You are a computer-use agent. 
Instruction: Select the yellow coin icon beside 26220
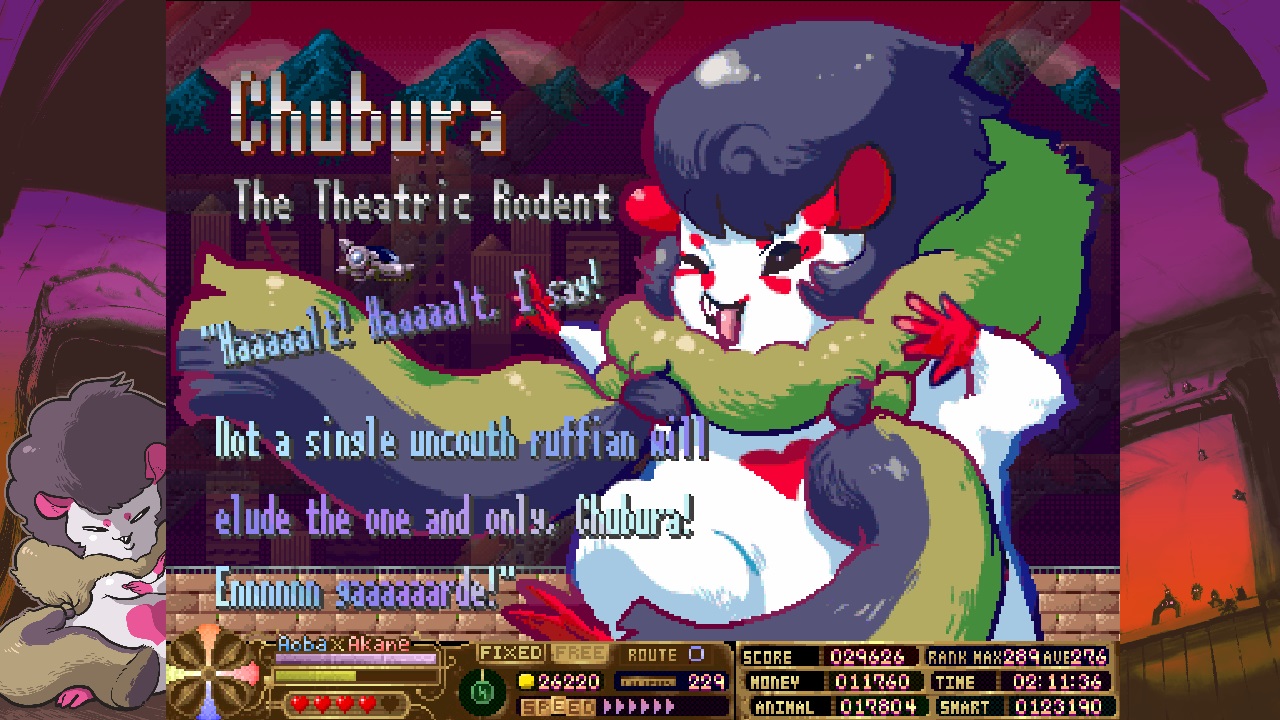click(524, 680)
